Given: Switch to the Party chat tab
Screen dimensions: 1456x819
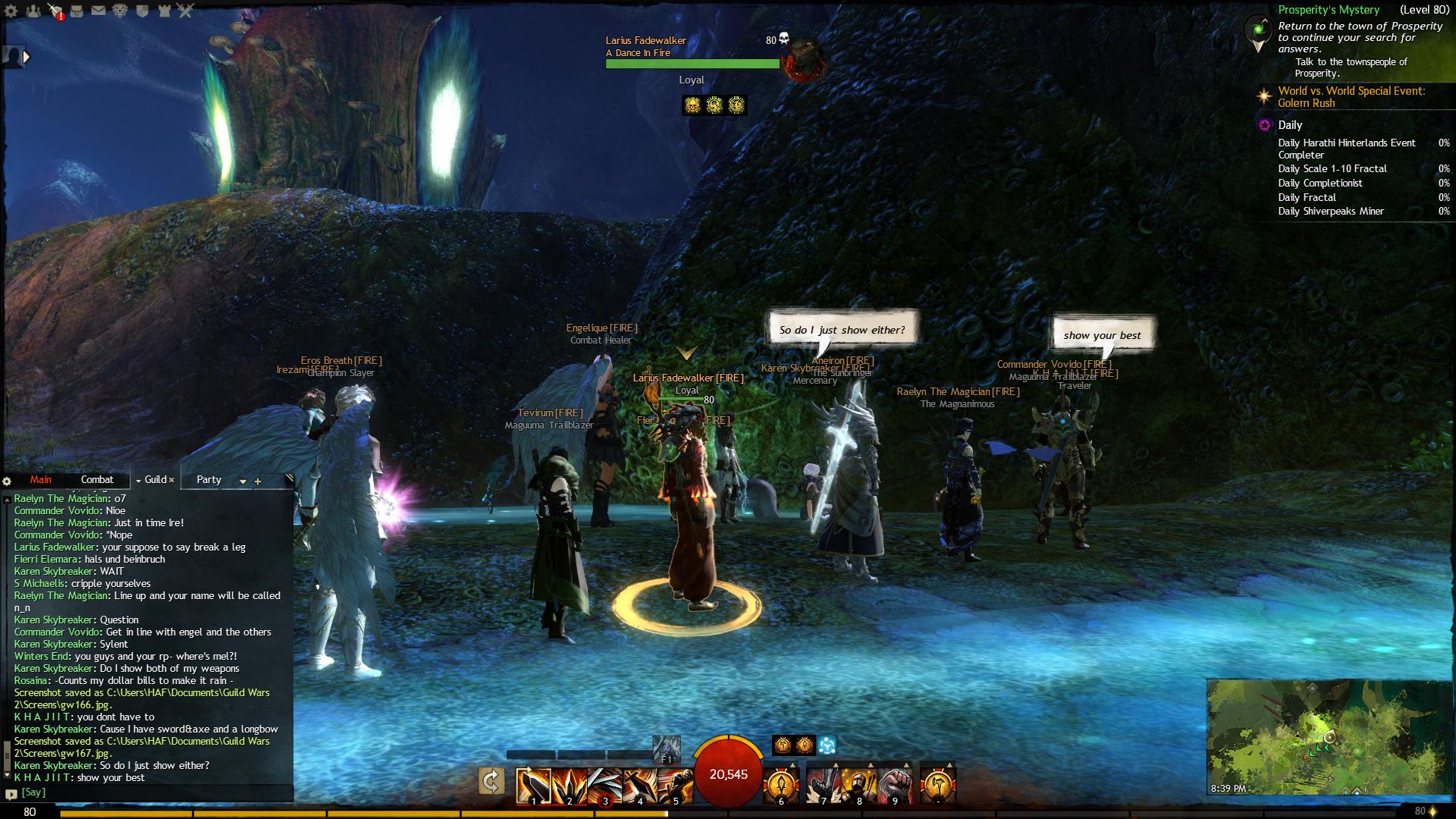Looking at the screenshot, I should coord(209,480).
